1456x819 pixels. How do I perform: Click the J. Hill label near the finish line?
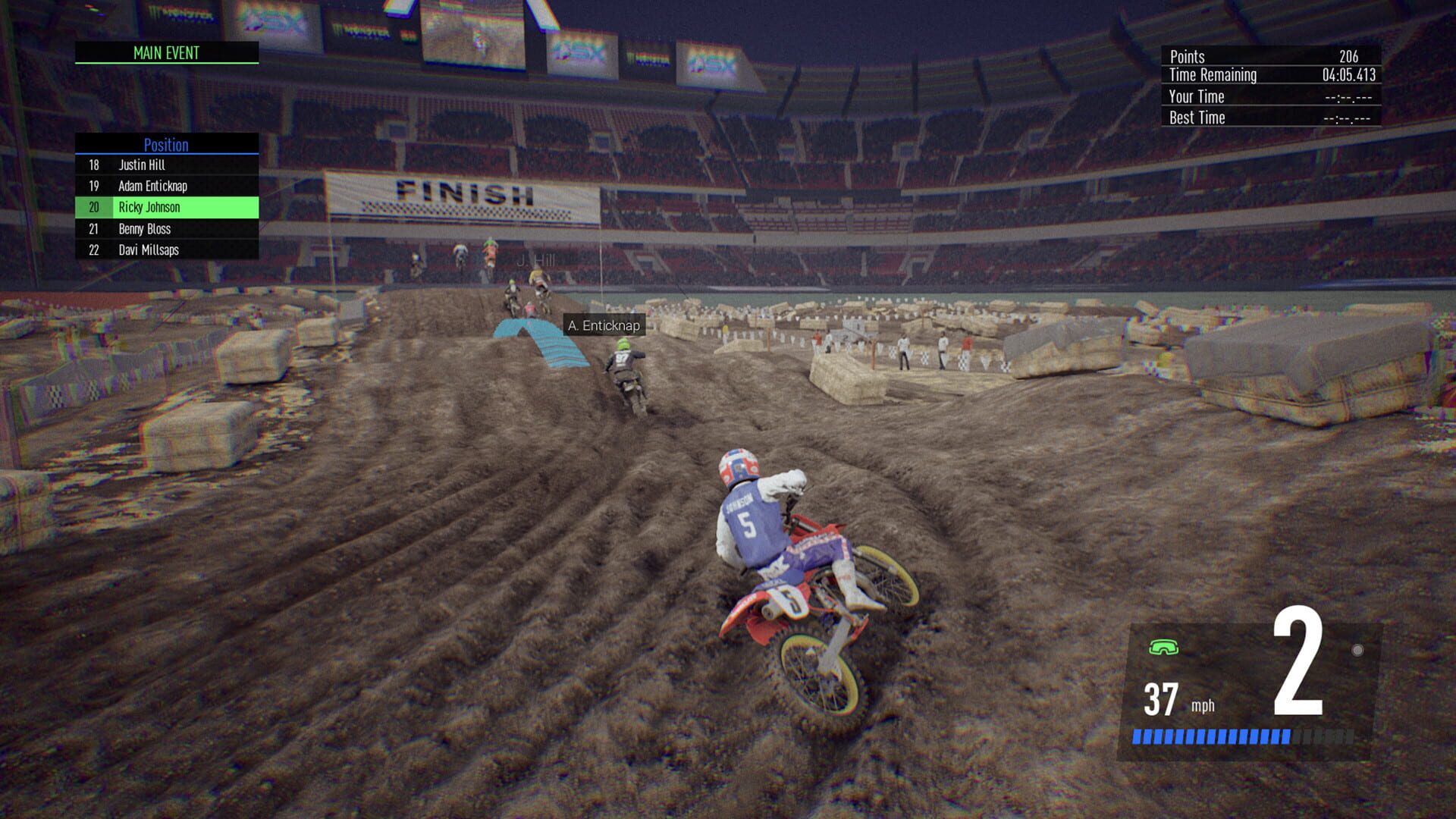tap(536, 259)
